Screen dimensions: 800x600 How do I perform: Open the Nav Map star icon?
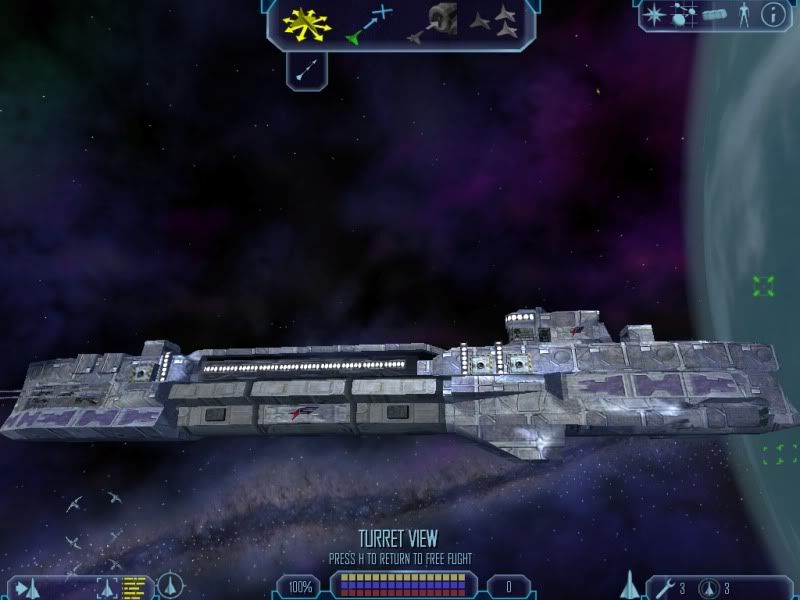[x=655, y=14]
